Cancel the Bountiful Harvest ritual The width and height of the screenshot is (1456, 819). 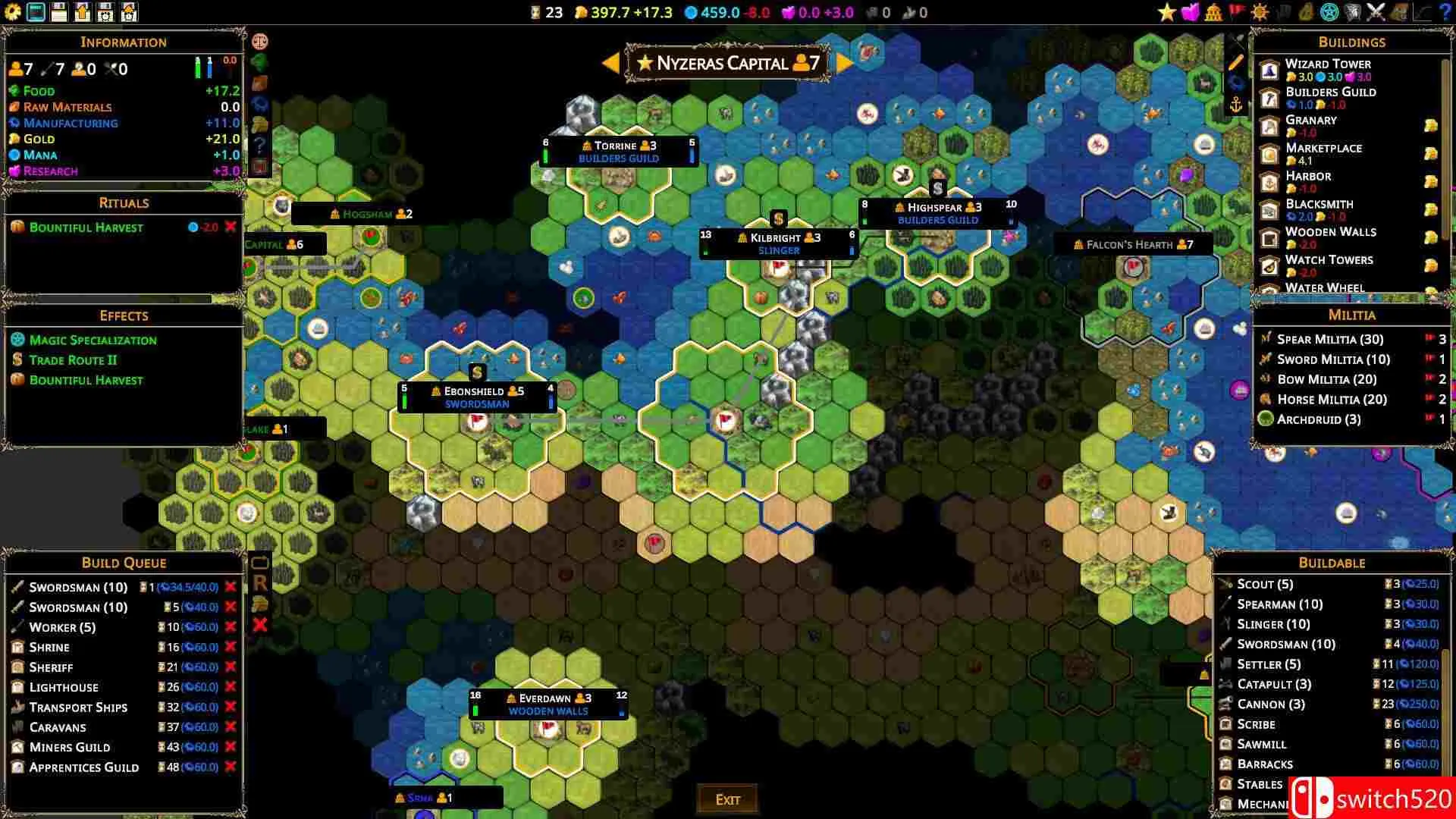[231, 227]
